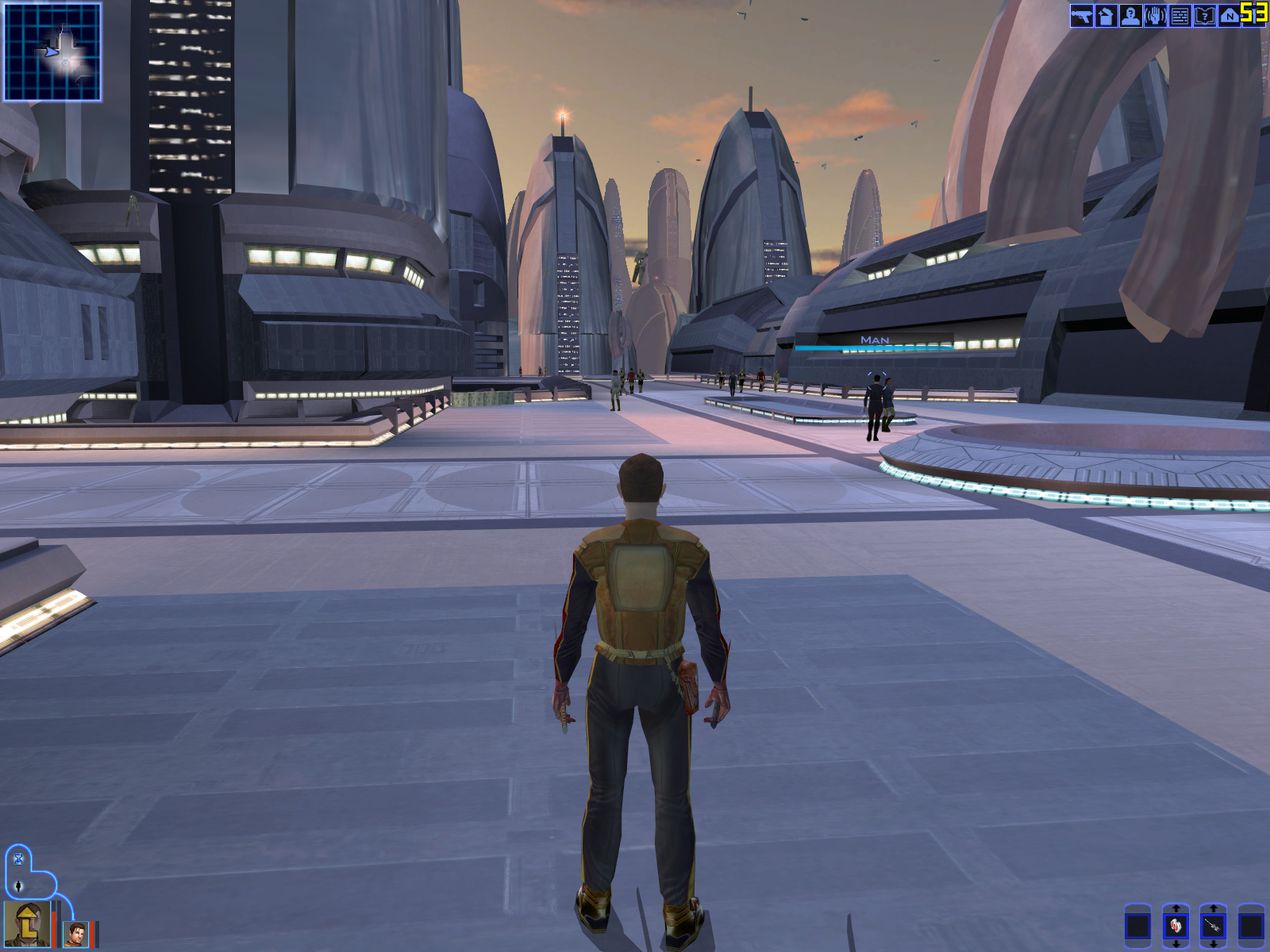Click the down arrow below the syringe slot
1270x952 pixels.
[x=1213, y=944]
